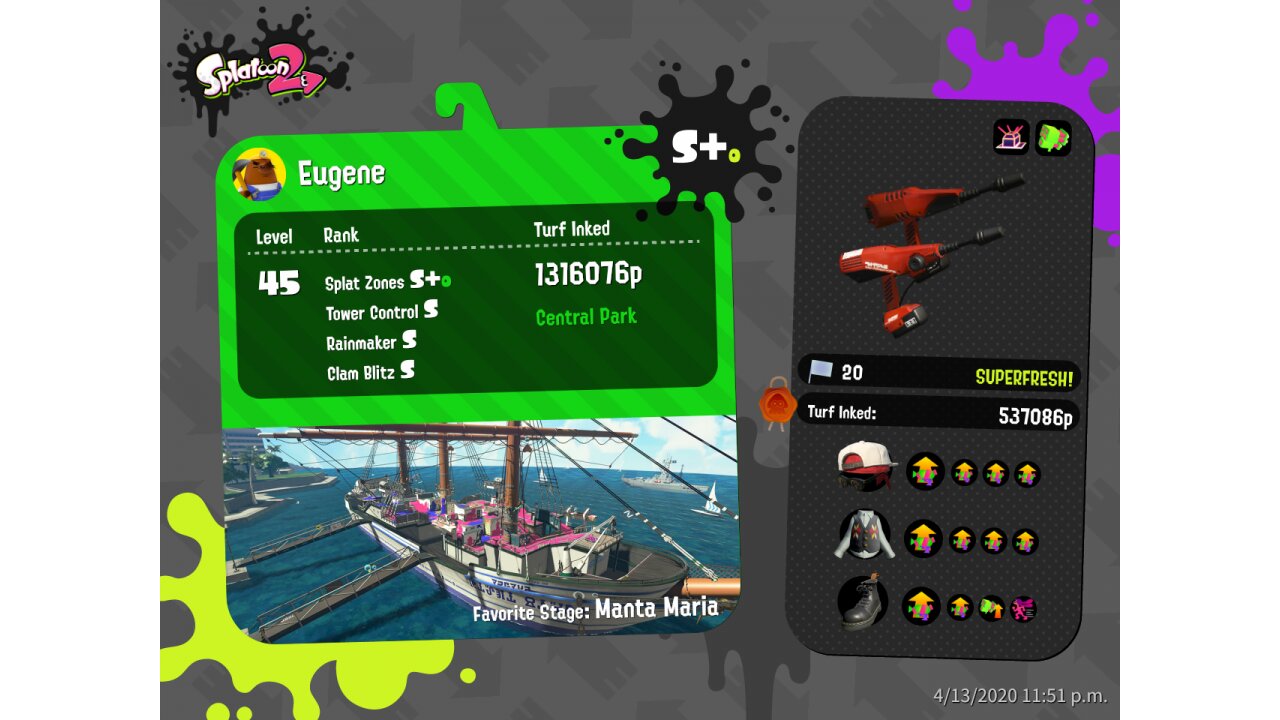Image resolution: width=1280 pixels, height=720 pixels.
Task: Select the red dualies weapon image
Action: (925, 255)
